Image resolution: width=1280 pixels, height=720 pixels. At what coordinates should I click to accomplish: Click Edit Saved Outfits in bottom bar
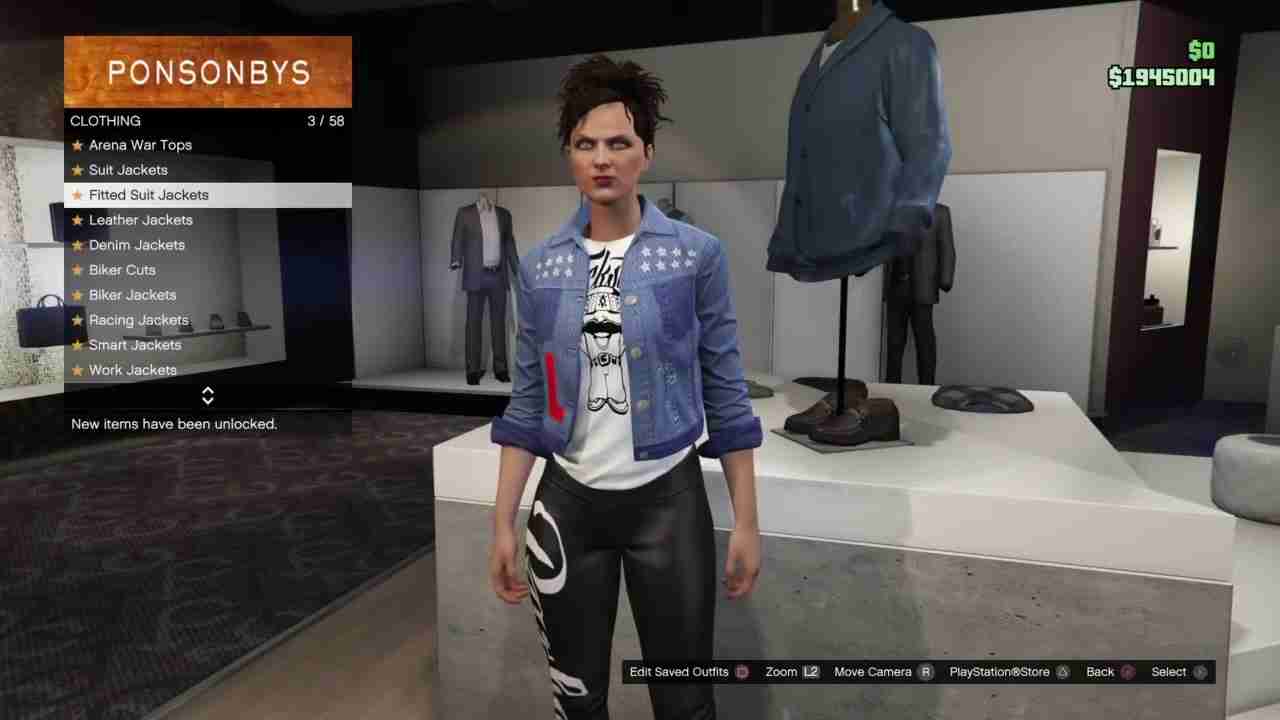coord(679,671)
